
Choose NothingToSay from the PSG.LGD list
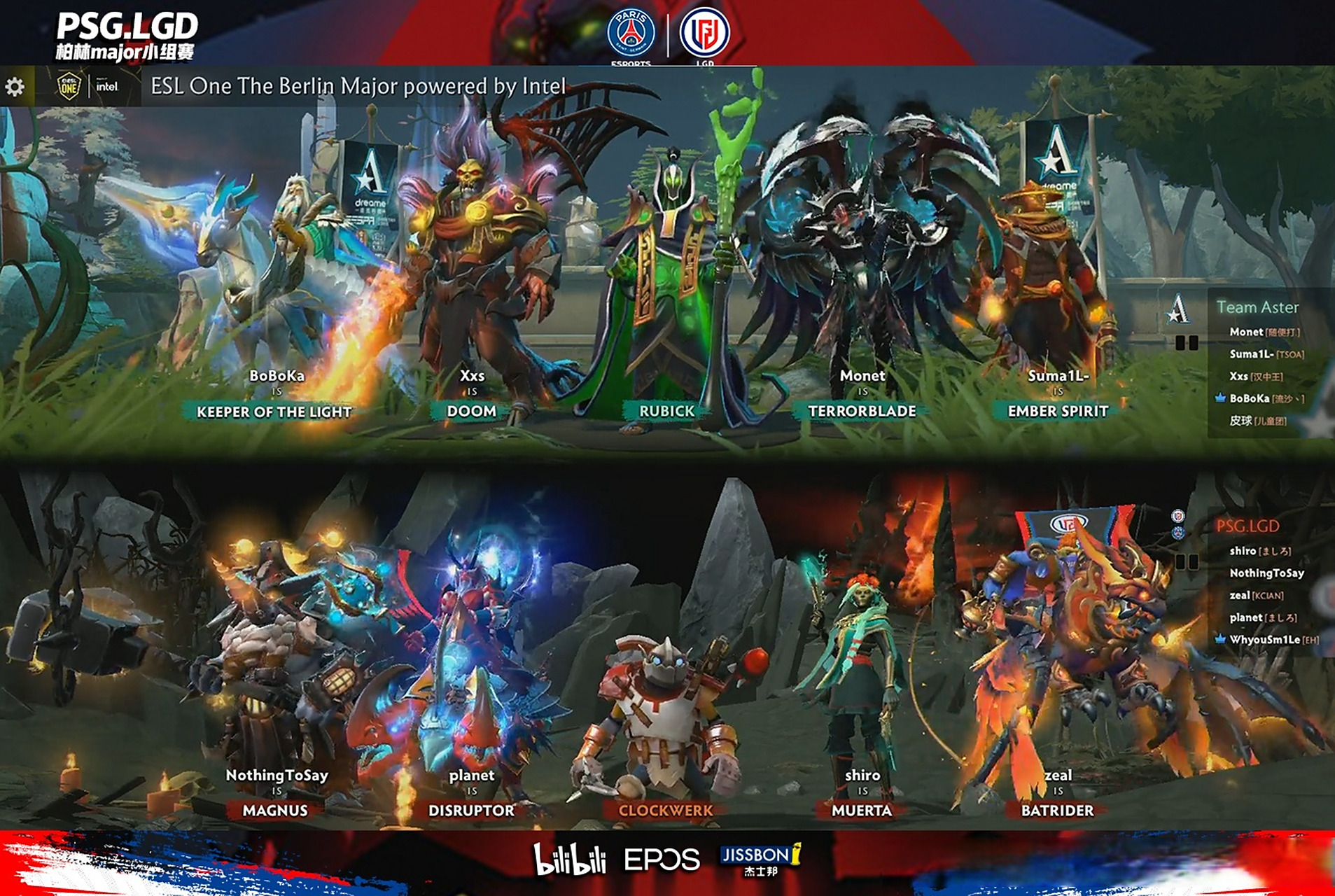(1266, 573)
